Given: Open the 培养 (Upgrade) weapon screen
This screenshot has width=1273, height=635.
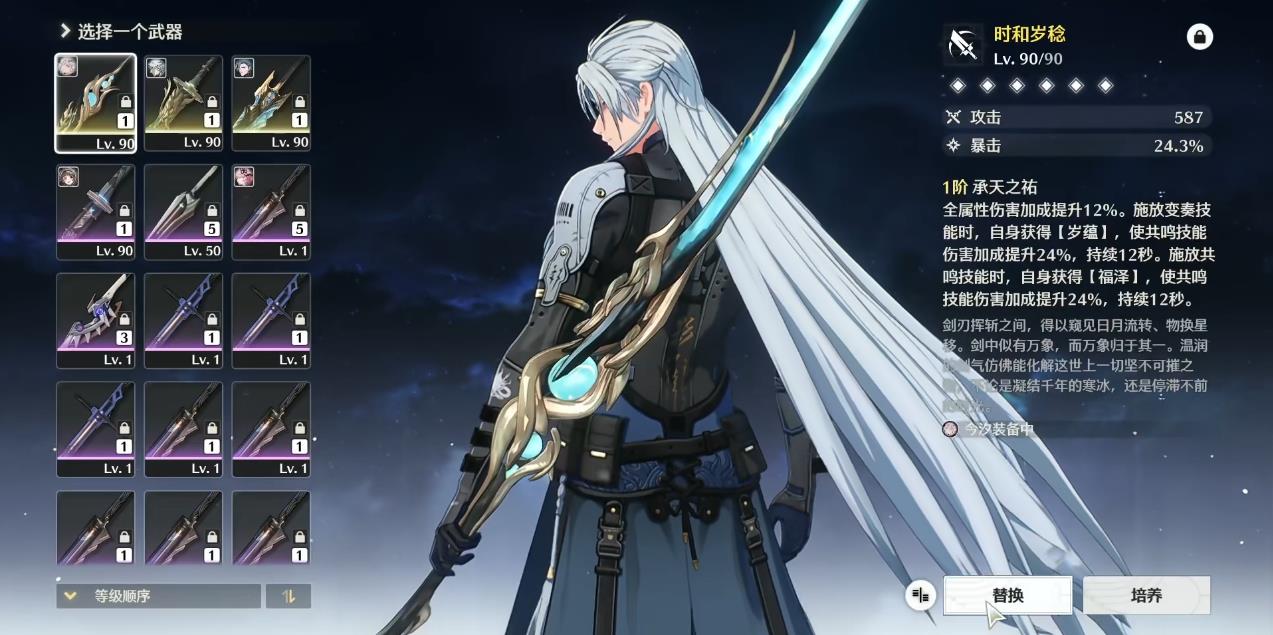Looking at the screenshot, I should click(1146, 595).
